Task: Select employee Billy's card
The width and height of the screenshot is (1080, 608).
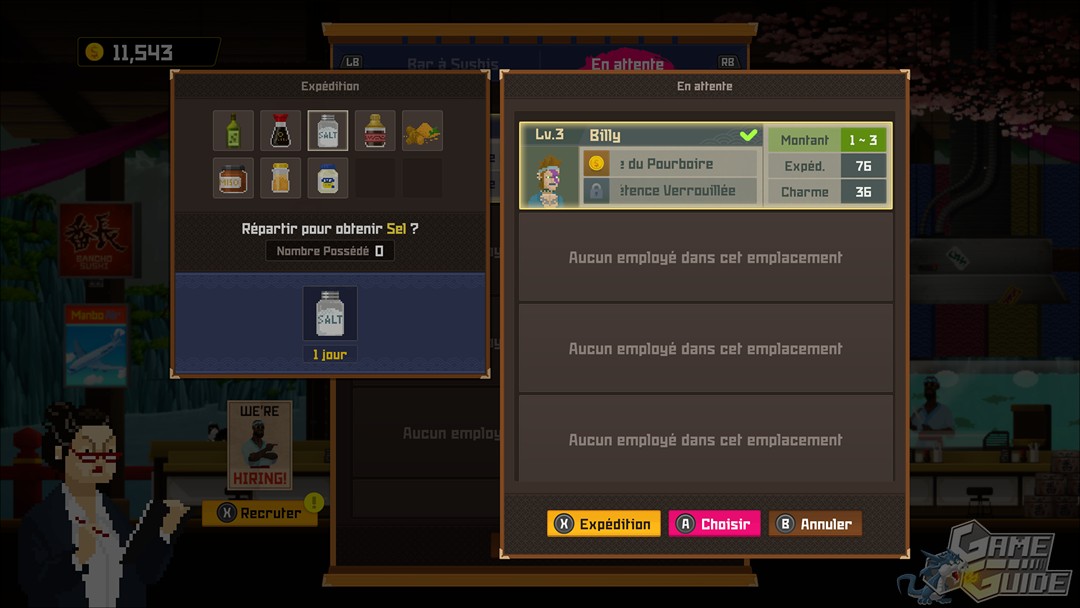Action: tap(704, 165)
